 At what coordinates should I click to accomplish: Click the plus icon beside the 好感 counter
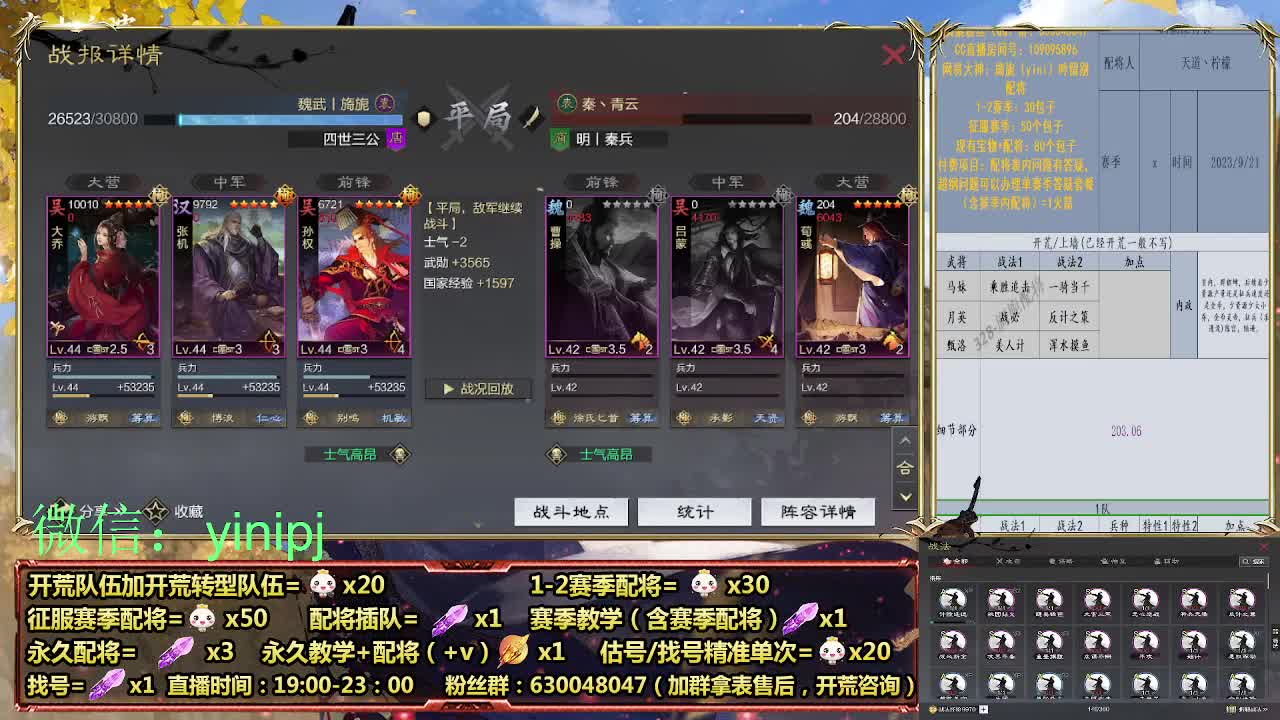(985, 709)
